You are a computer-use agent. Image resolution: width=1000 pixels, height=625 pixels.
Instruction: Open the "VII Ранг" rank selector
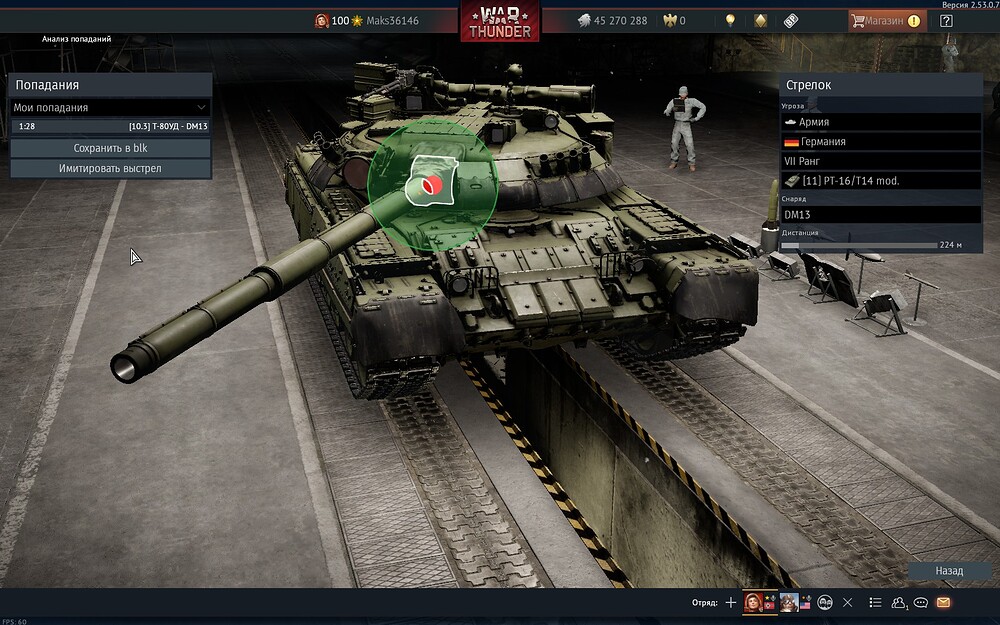pyautogui.click(x=880, y=161)
